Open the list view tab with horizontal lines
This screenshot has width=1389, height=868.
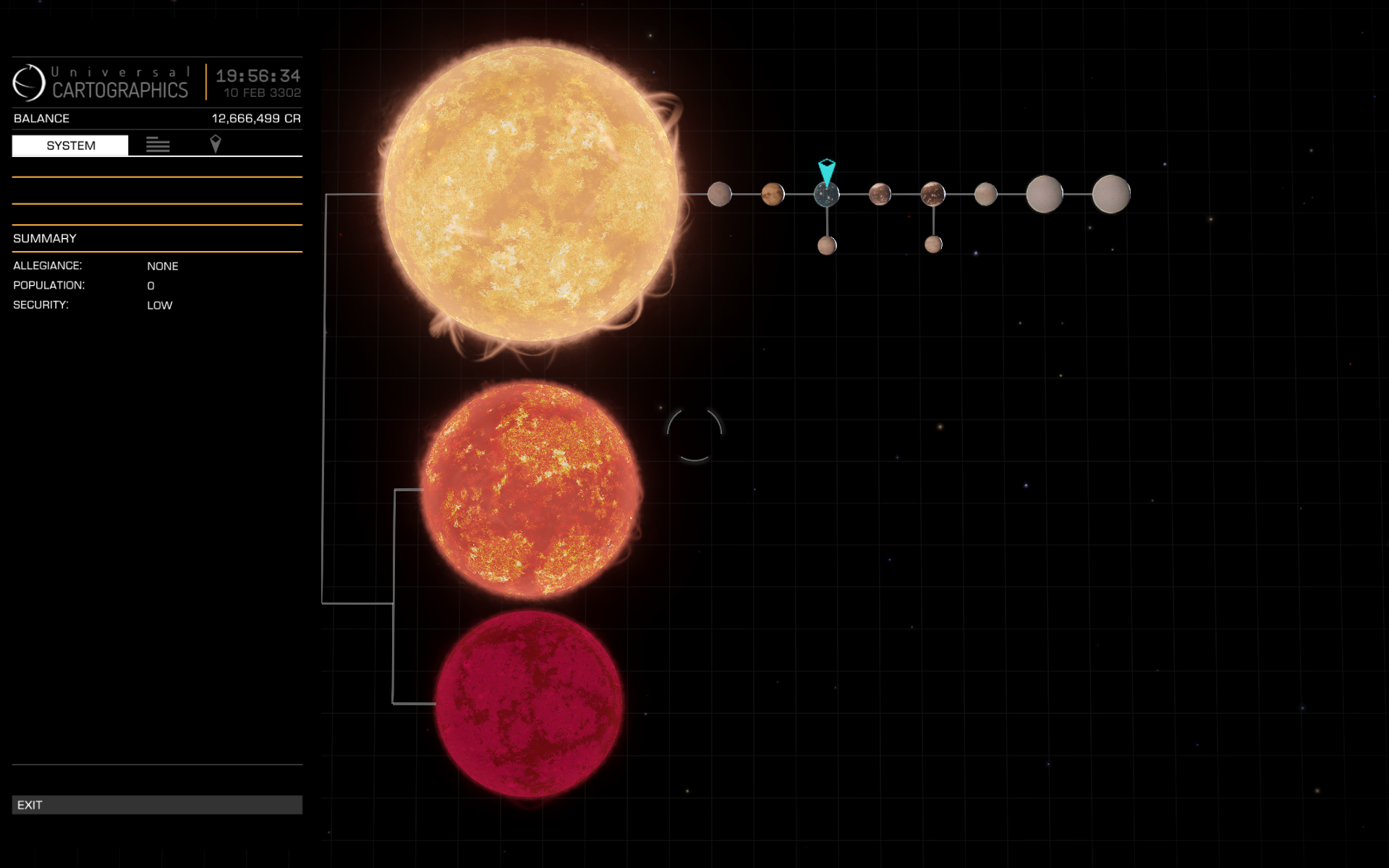pos(158,145)
